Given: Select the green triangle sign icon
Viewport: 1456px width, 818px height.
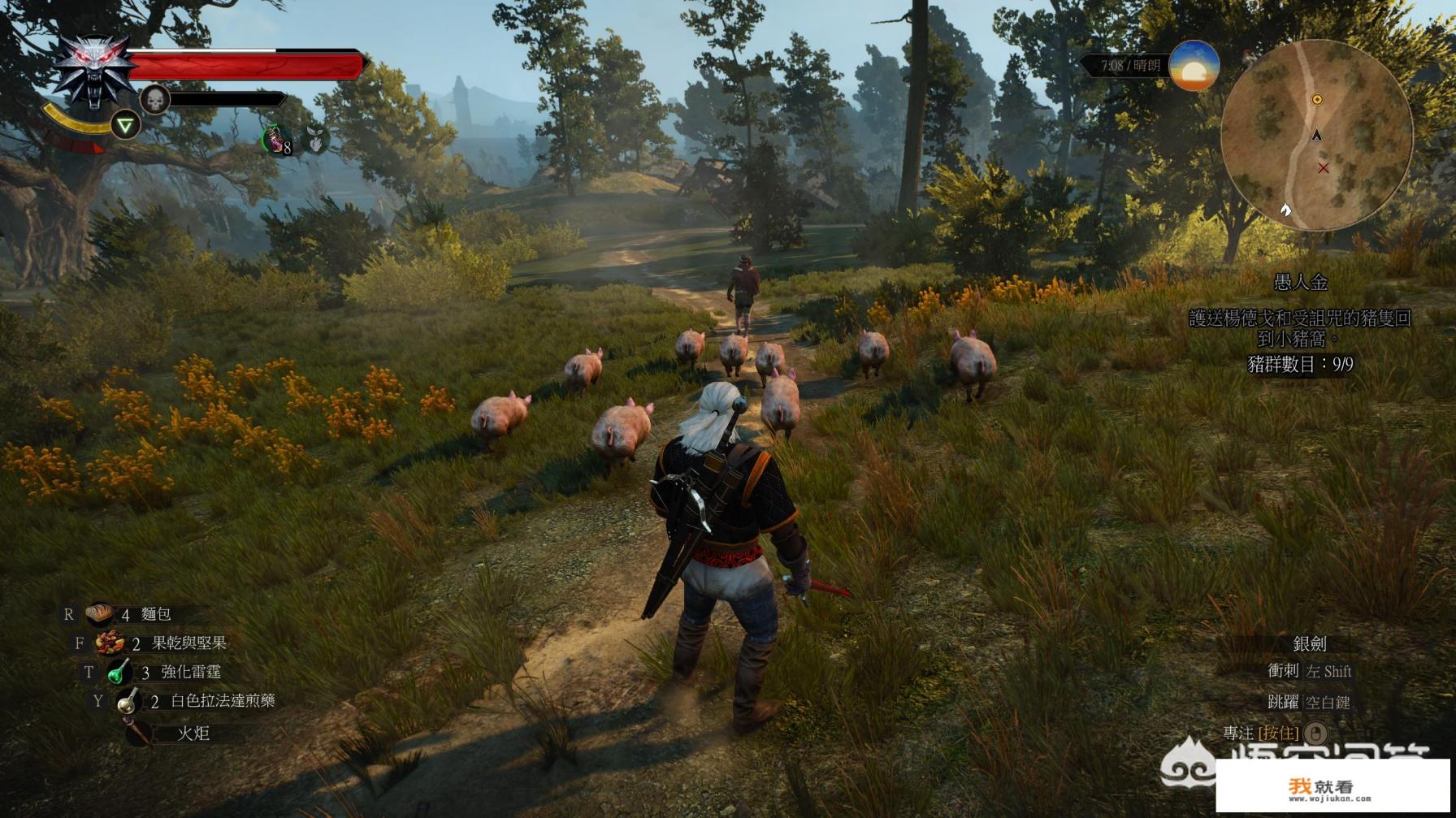Looking at the screenshot, I should pyautogui.click(x=125, y=125).
